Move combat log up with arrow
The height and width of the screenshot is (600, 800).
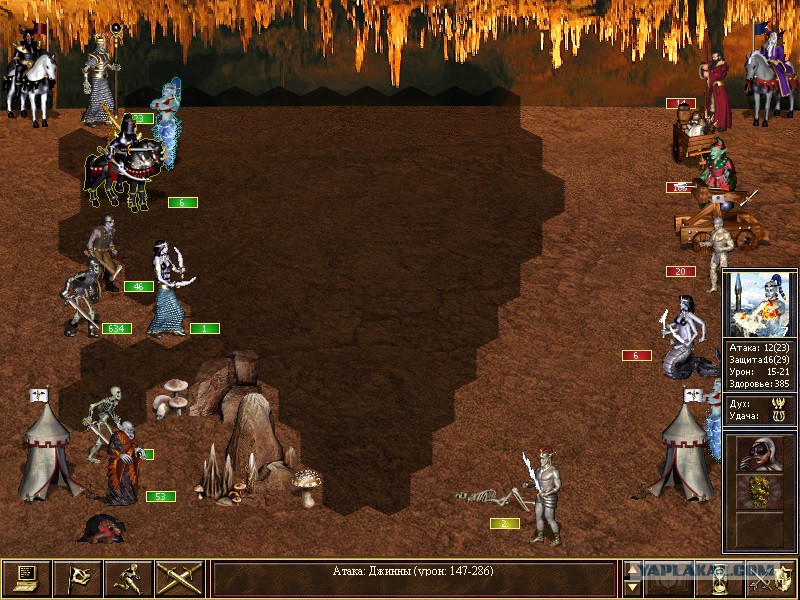[x=632, y=570]
